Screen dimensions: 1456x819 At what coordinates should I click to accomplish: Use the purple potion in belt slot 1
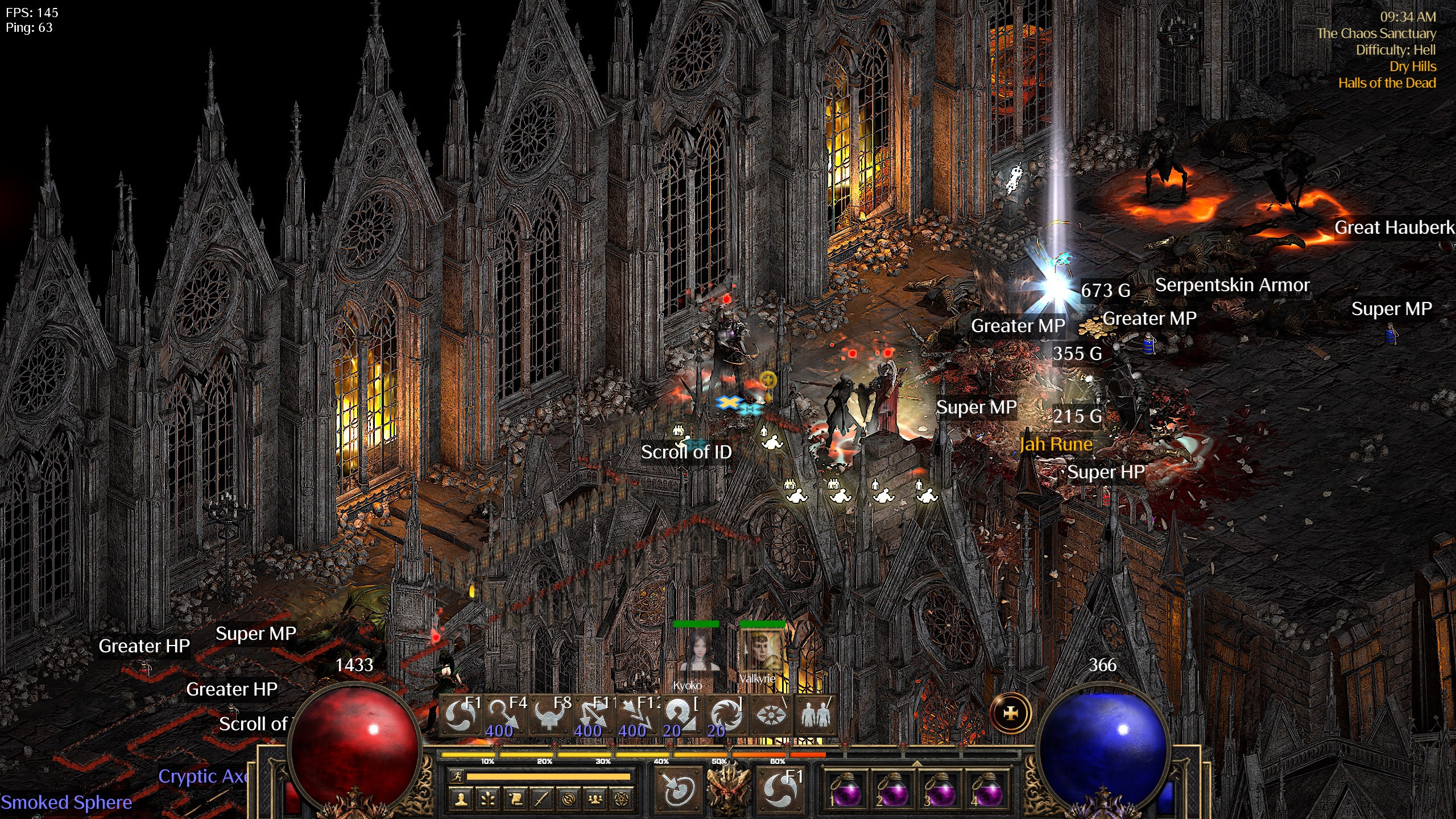[846, 789]
